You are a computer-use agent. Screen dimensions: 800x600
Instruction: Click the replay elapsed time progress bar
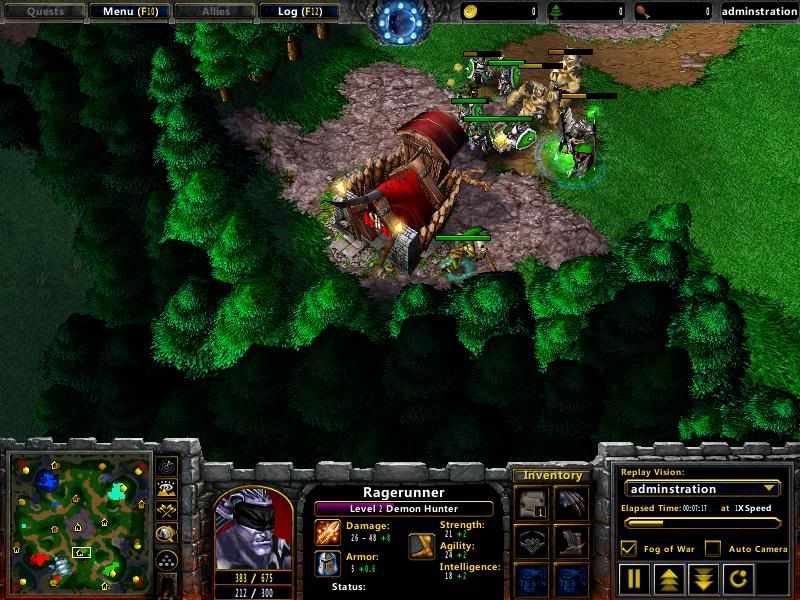[700, 522]
